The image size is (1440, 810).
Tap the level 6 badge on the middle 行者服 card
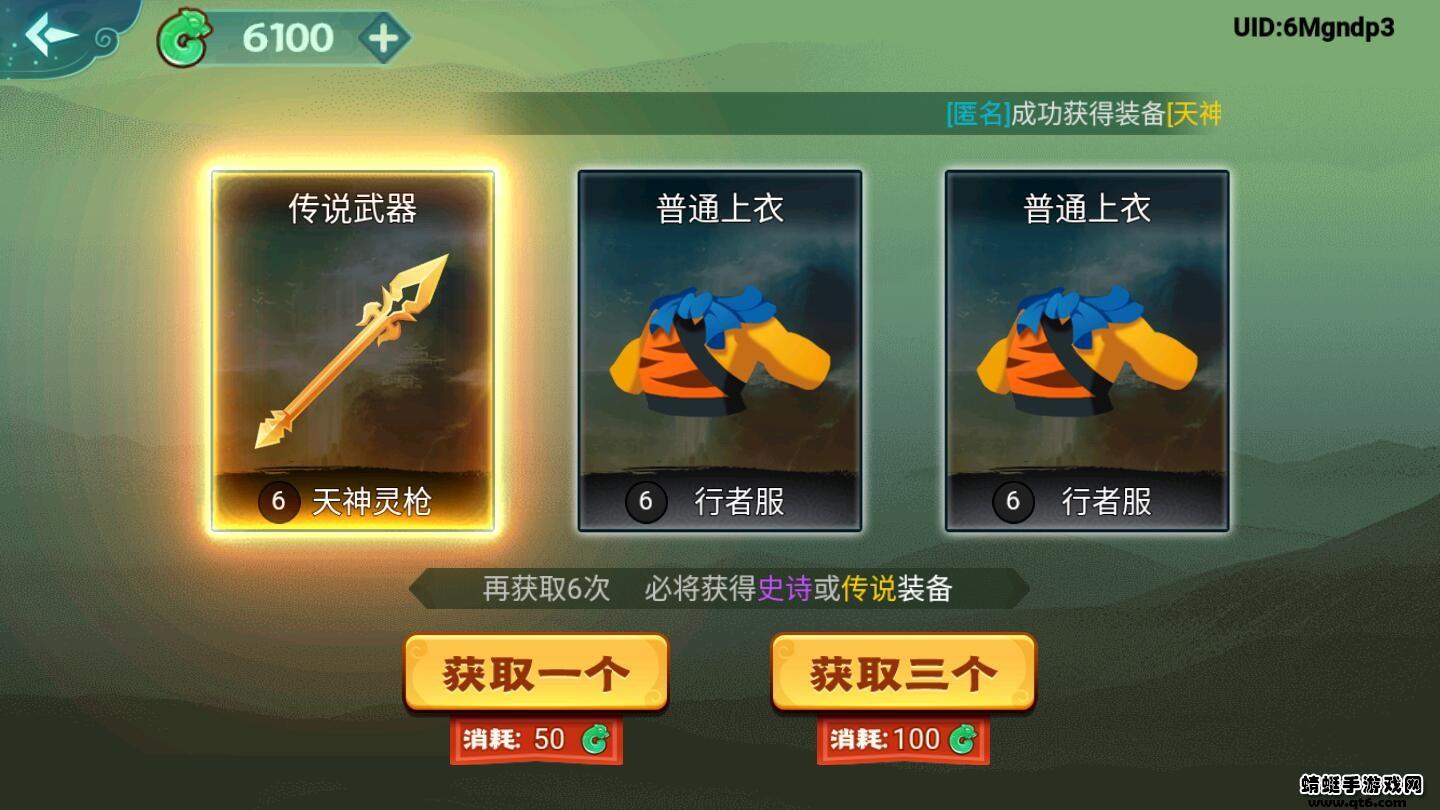(x=647, y=503)
